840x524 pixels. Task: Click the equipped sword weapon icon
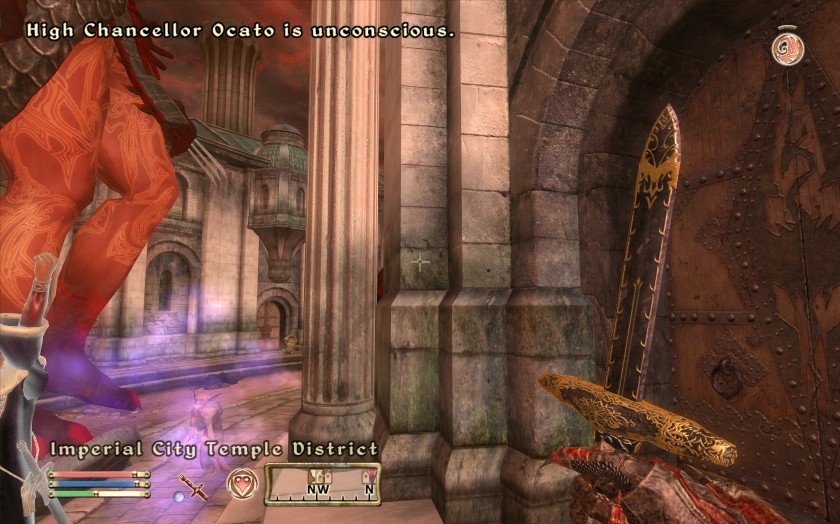[x=198, y=486]
